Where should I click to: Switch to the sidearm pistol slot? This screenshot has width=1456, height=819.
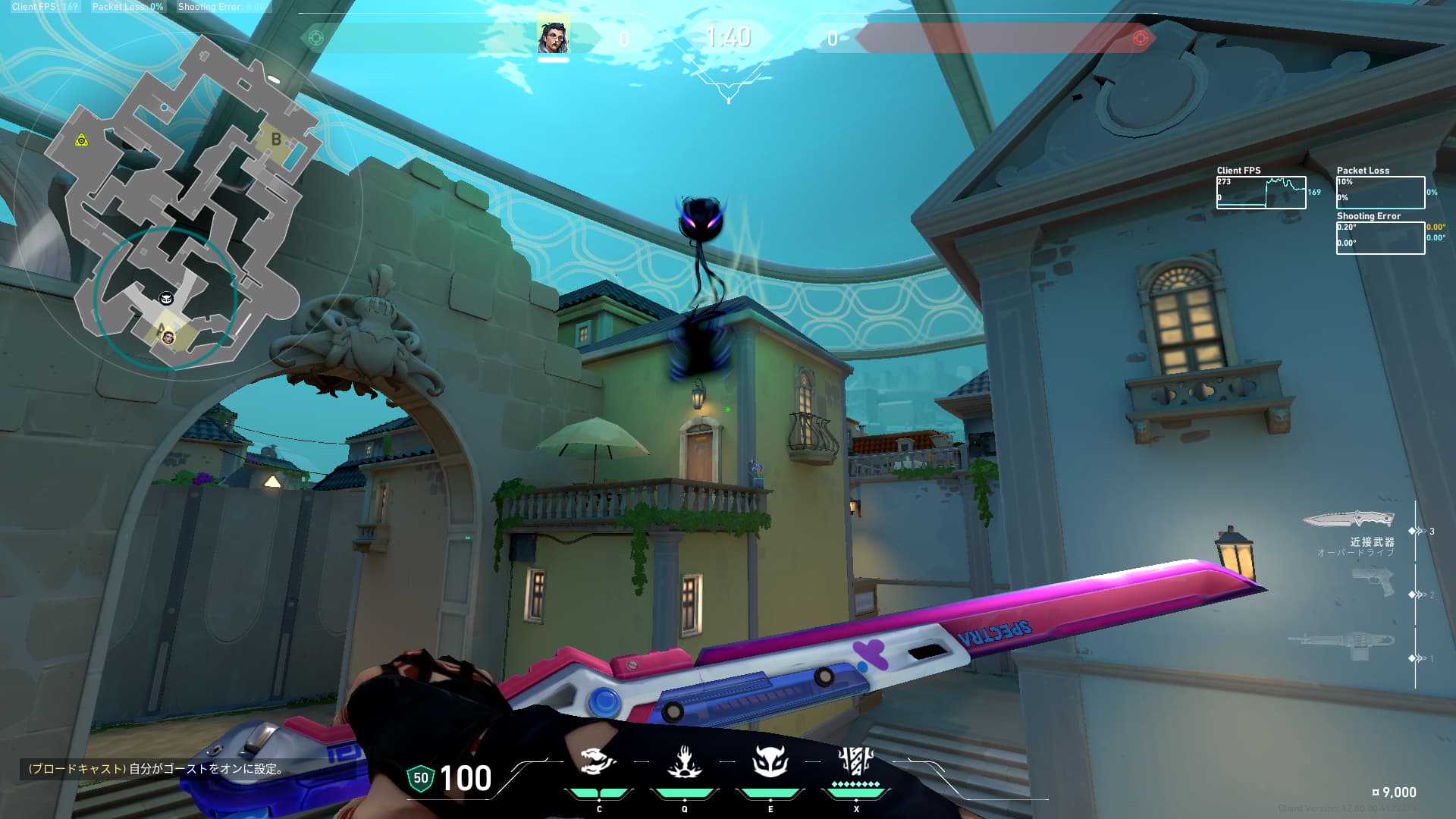[1373, 582]
